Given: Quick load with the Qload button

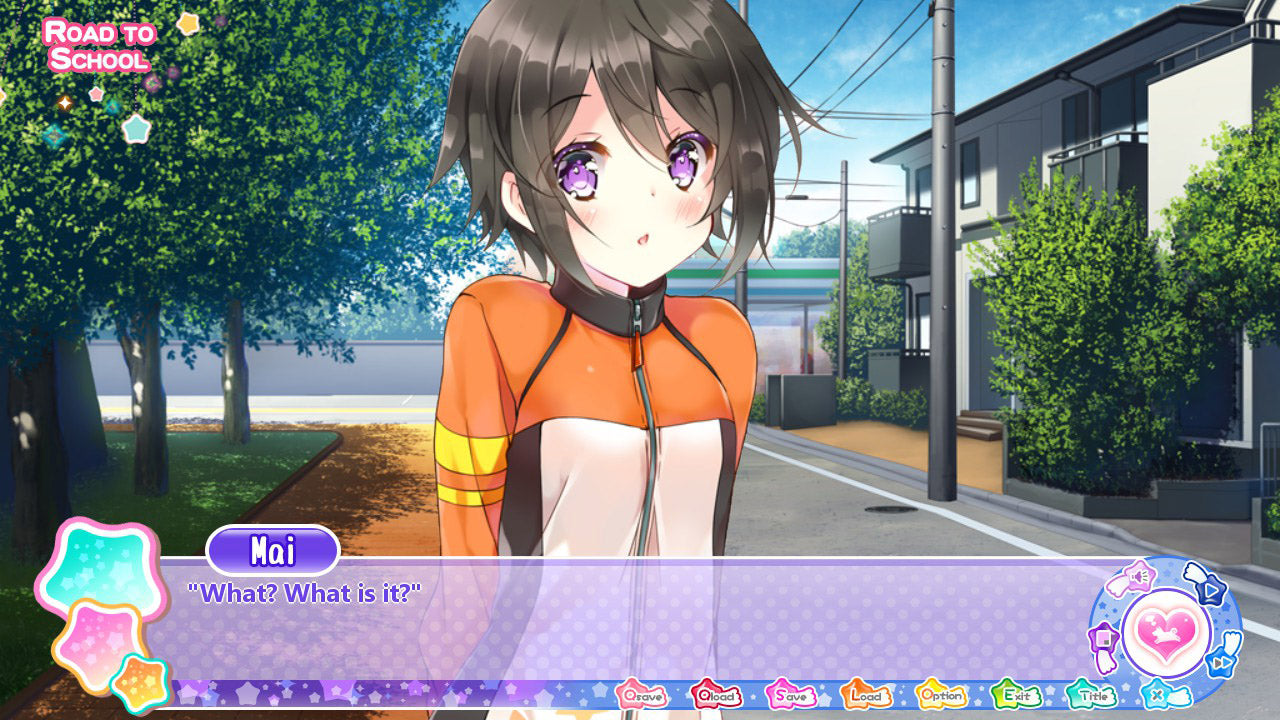Looking at the screenshot, I should (716, 695).
